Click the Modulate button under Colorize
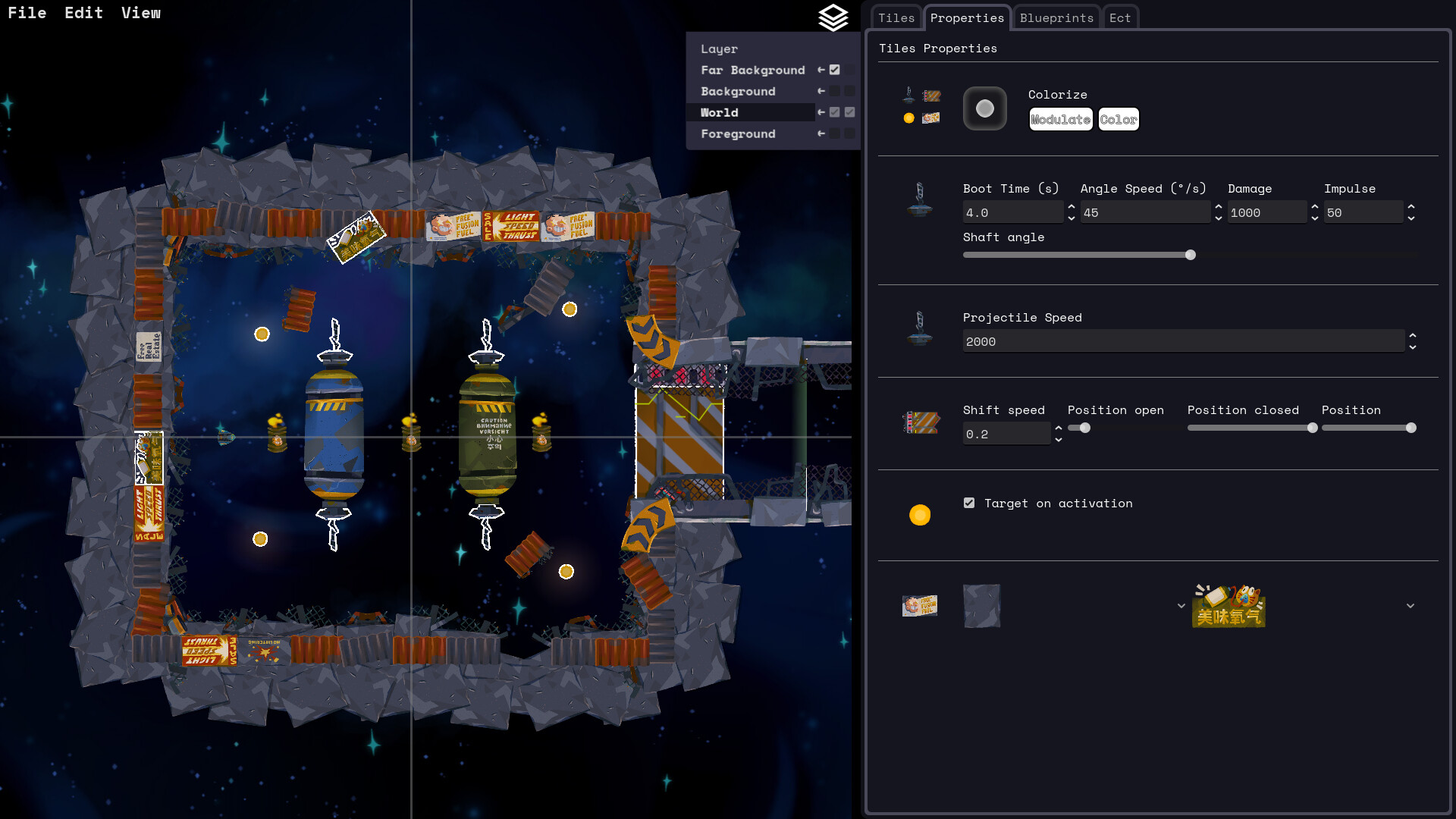Screen dimensions: 1456x819 point(1060,119)
